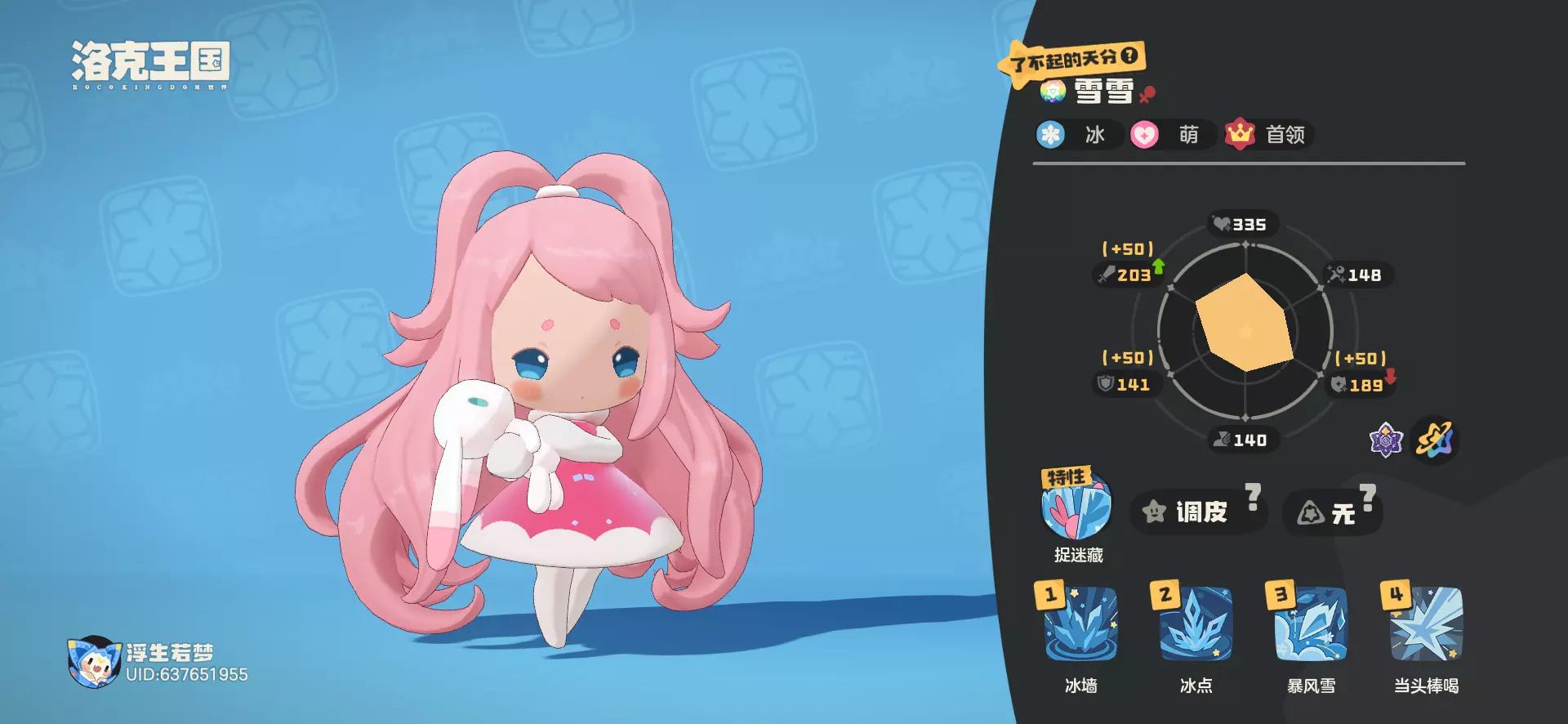The width and height of the screenshot is (1568, 724).
Task: Choose skill 4 当头棒喝
Action: tap(1426, 625)
